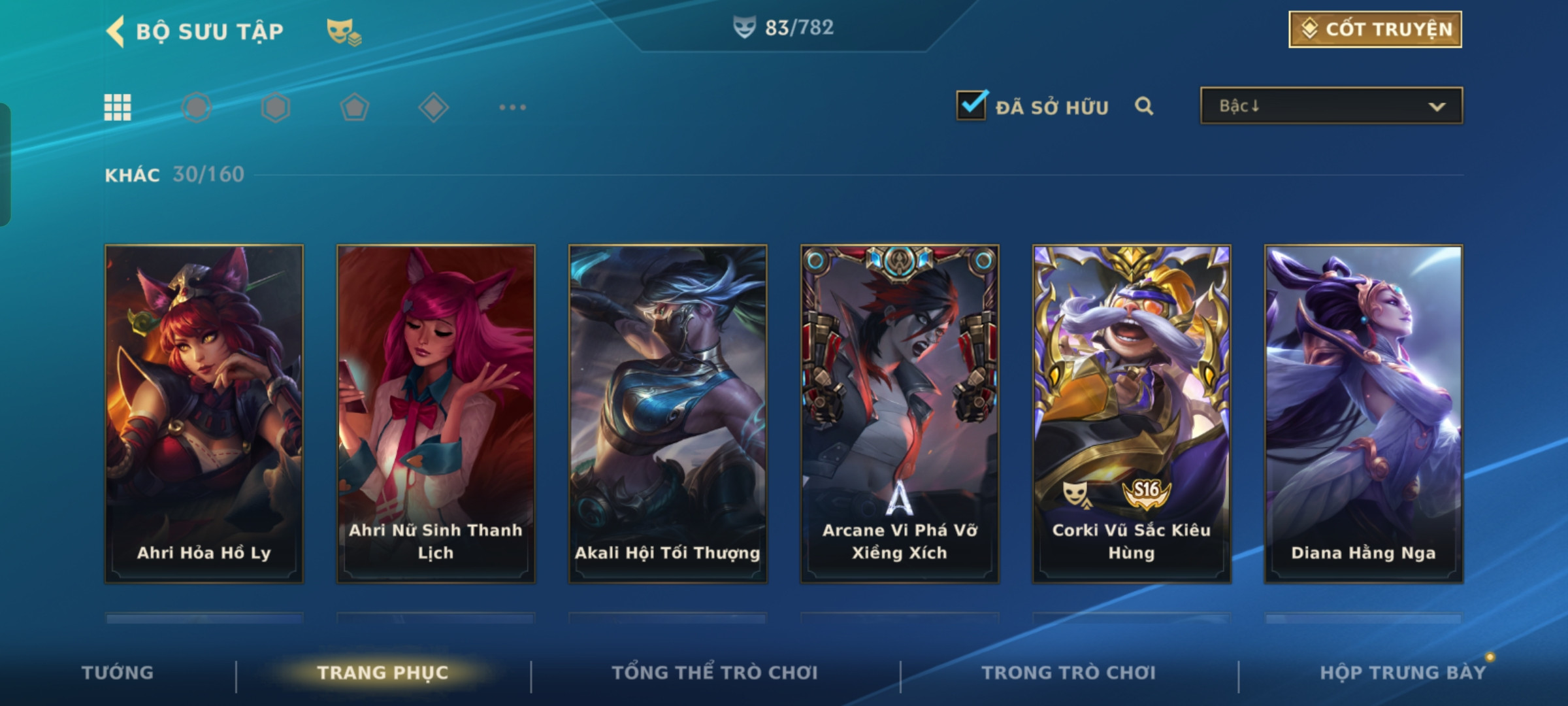Open the Cốt Truyện button
The width and height of the screenshot is (1568, 706).
[x=1375, y=29]
